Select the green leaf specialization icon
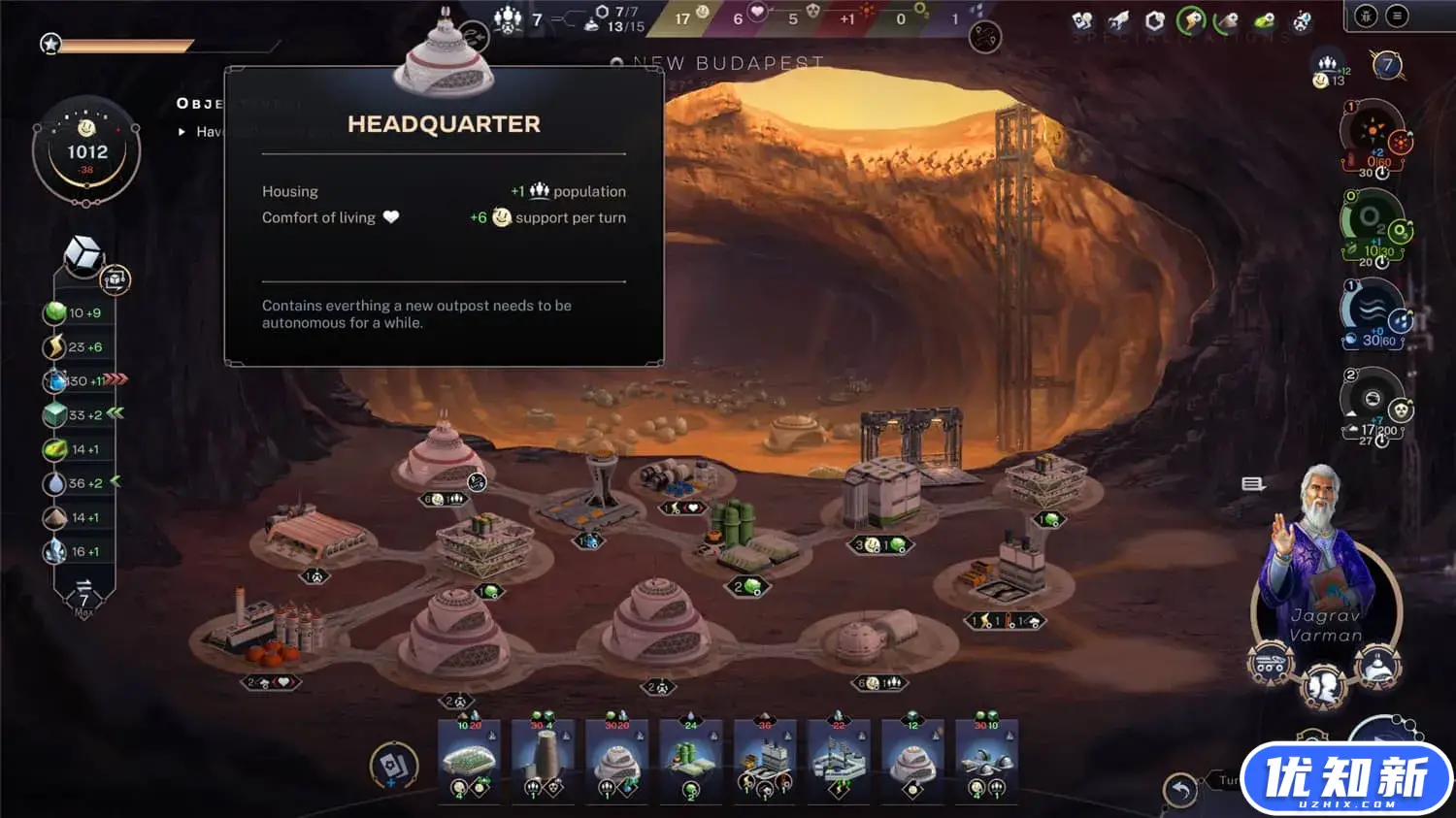Screen dimensions: 1456x818 1265,20
